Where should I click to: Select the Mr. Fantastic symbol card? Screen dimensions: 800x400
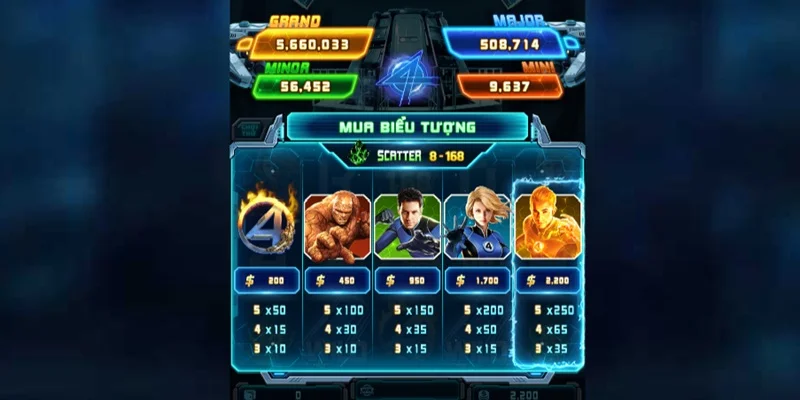pos(407,227)
